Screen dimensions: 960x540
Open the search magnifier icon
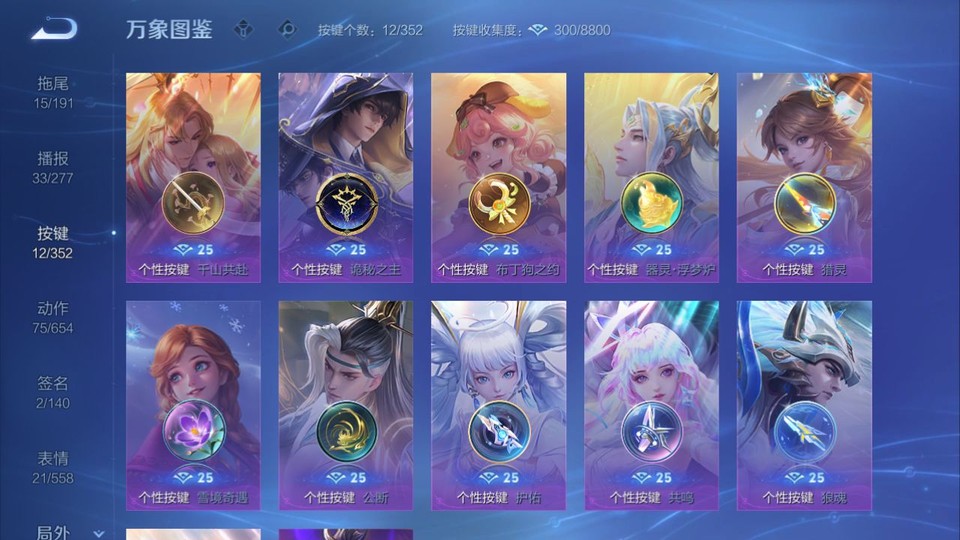pyautogui.click(x=288, y=29)
